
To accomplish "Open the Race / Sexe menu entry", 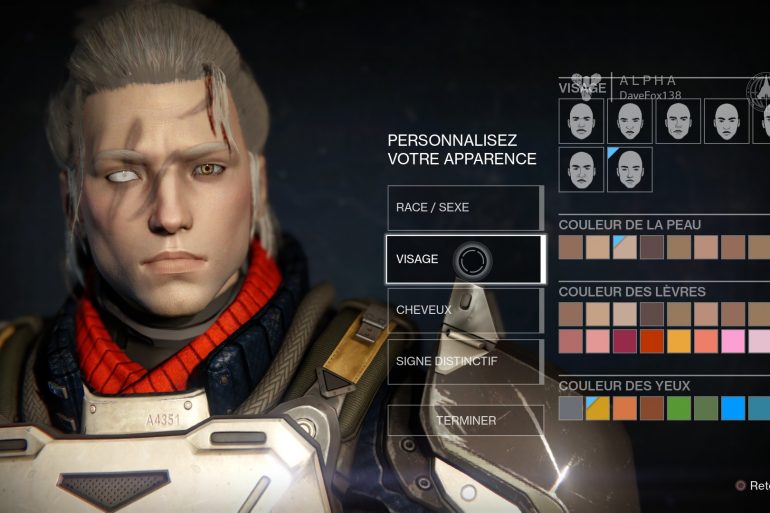I will point(464,207).
